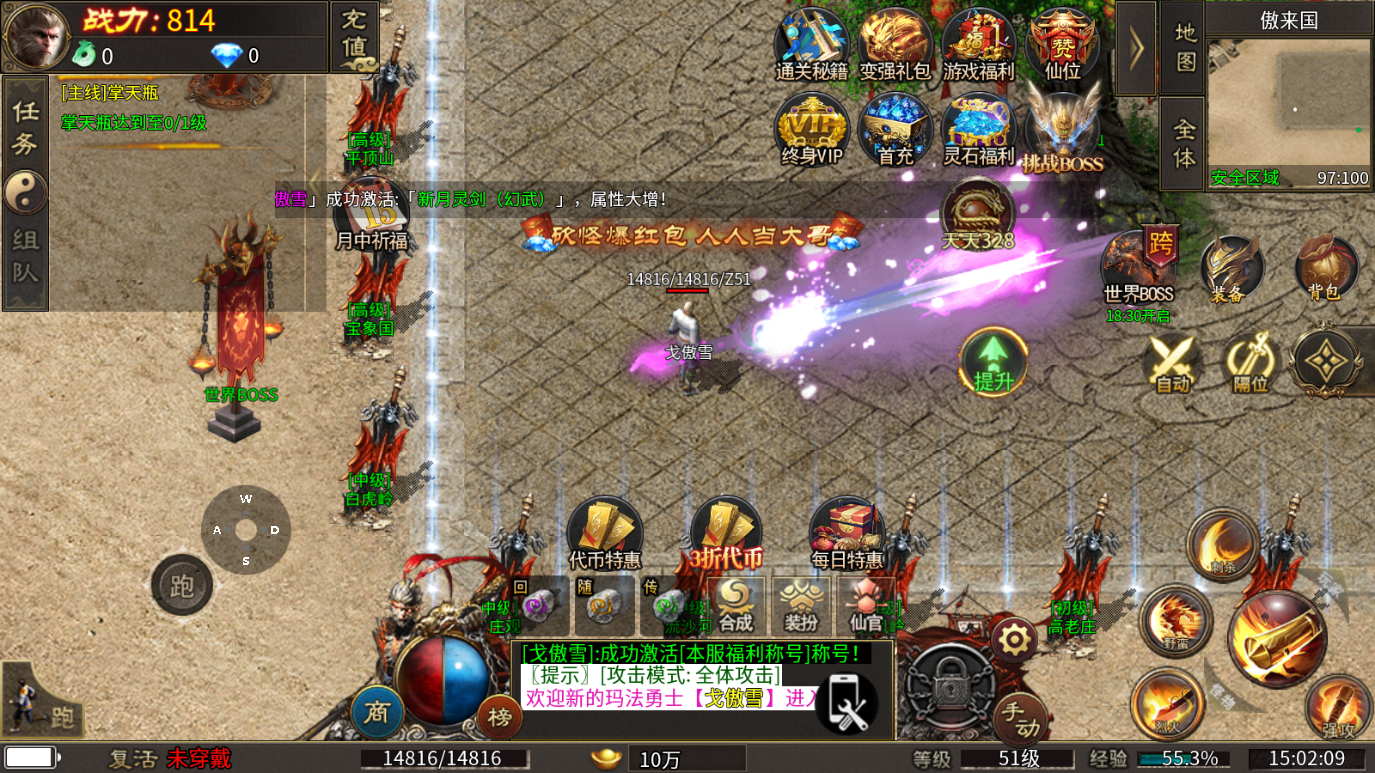Image resolution: width=1375 pixels, height=773 pixels.
Task: Open the 终身VIP icon
Action: [812, 129]
